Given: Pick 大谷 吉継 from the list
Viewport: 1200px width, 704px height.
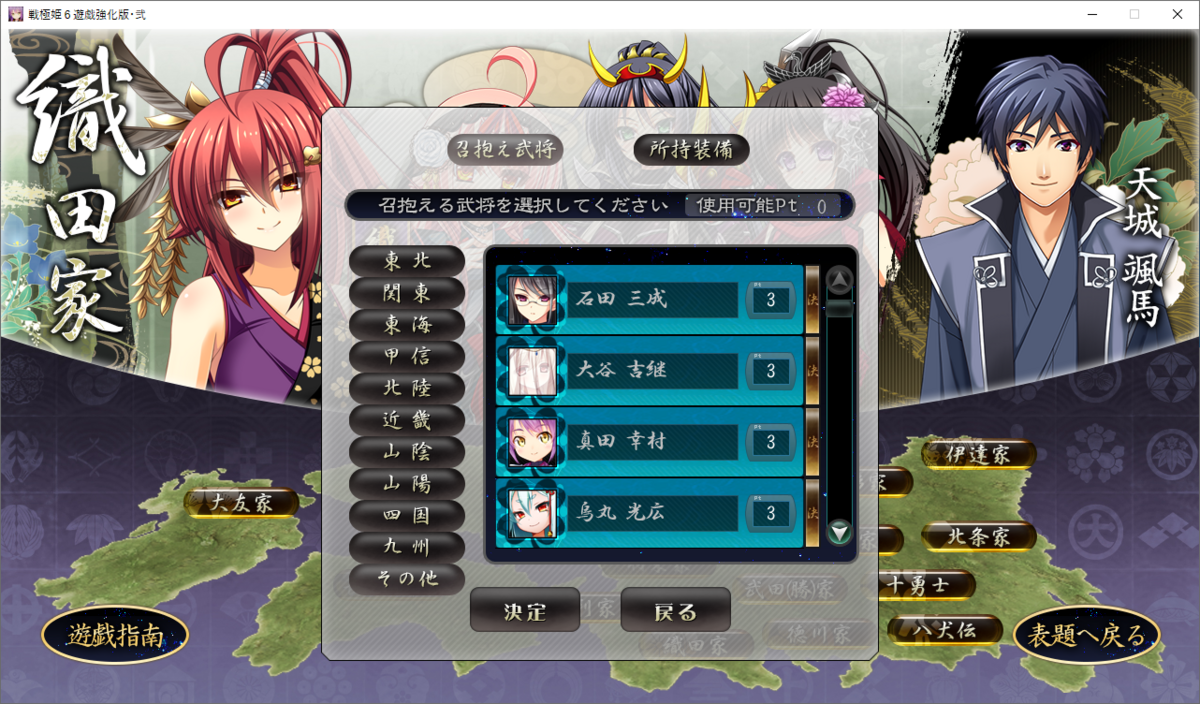Looking at the screenshot, I should click(650, 371).
